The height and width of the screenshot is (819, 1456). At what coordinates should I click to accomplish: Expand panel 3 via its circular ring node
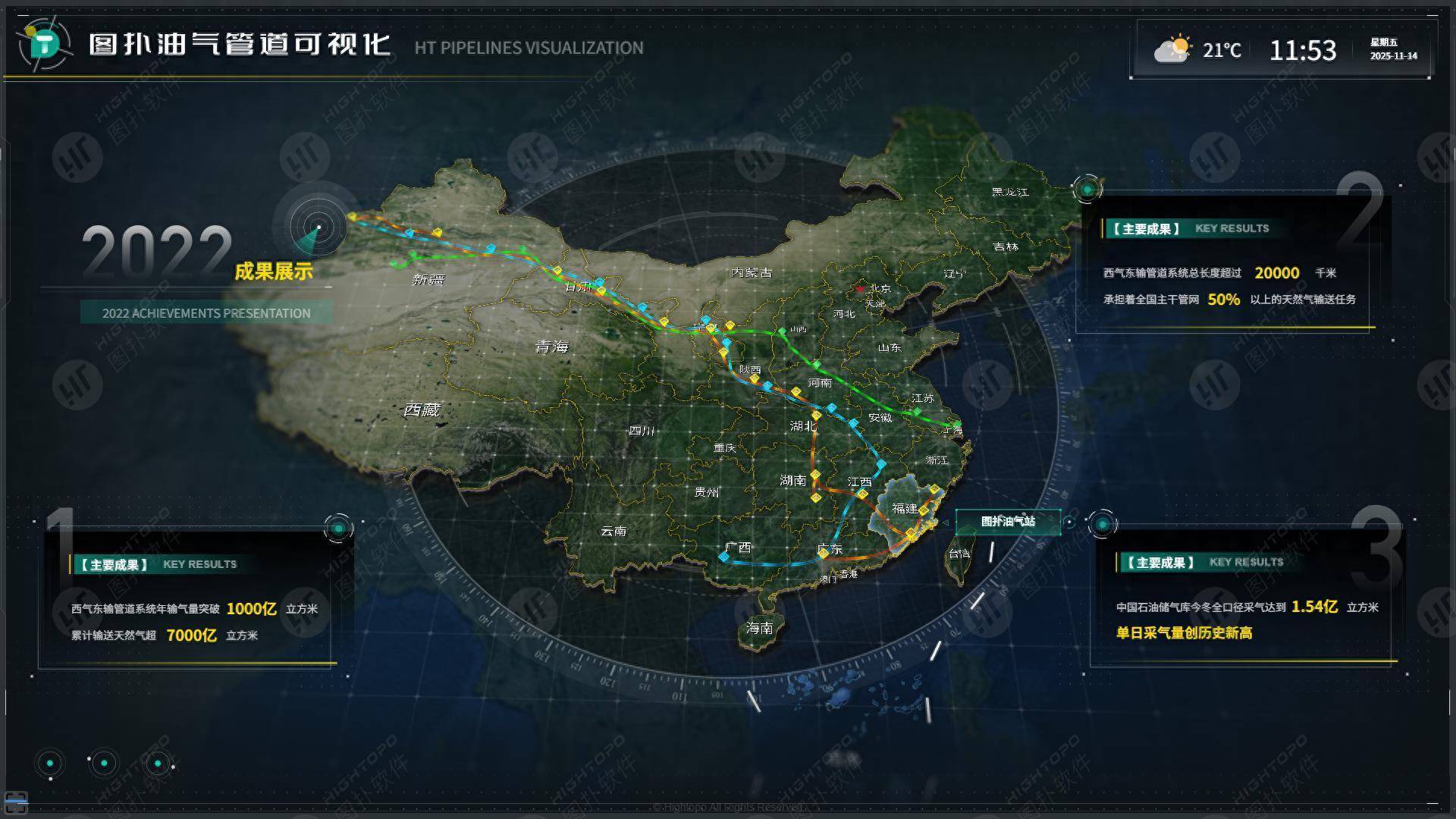1102,522
